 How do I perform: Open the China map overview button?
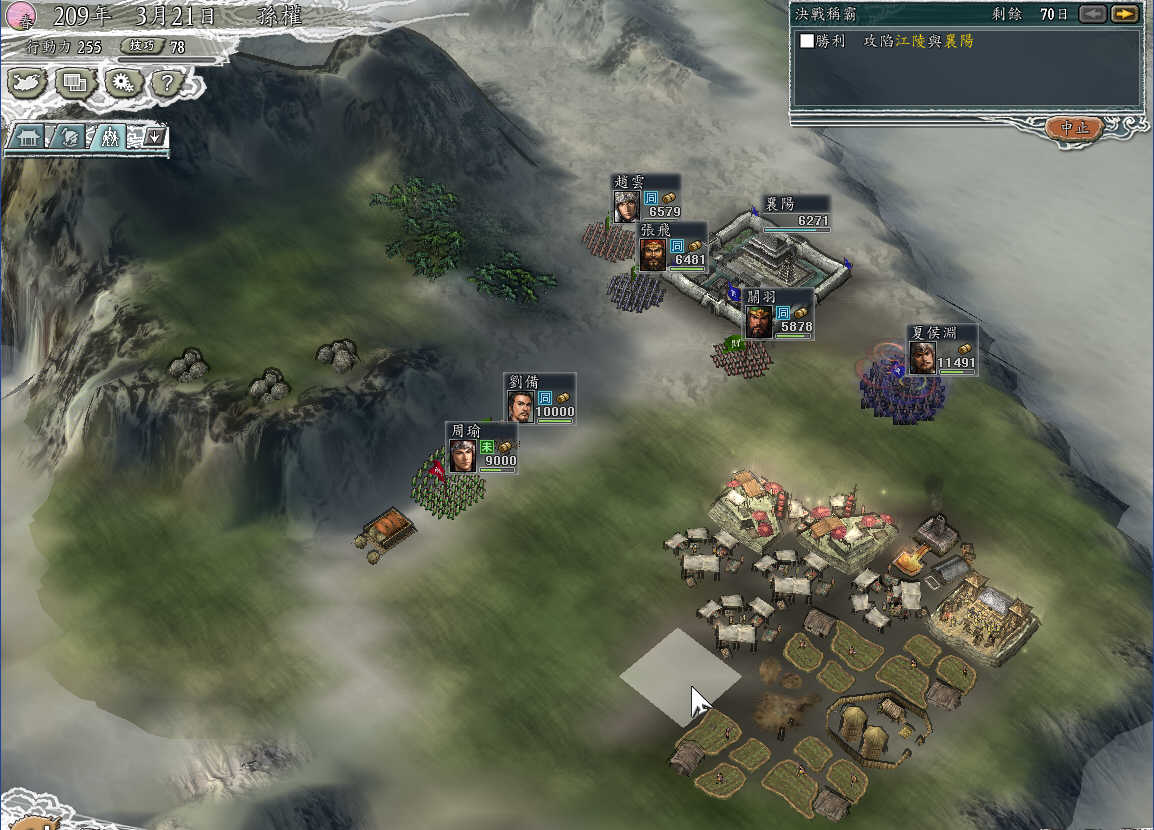(29, 83)
